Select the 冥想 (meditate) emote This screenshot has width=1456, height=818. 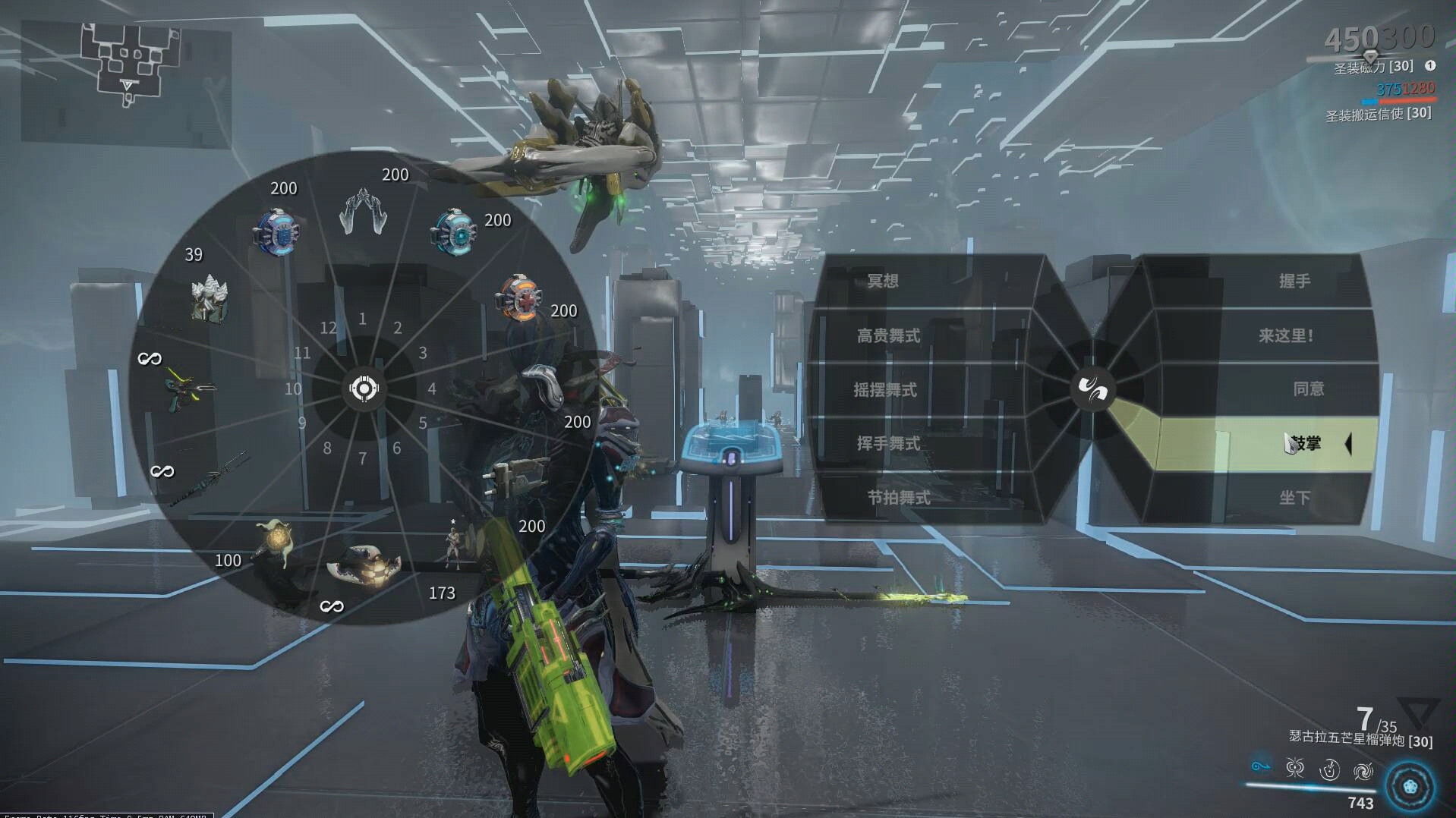[883, 282]
